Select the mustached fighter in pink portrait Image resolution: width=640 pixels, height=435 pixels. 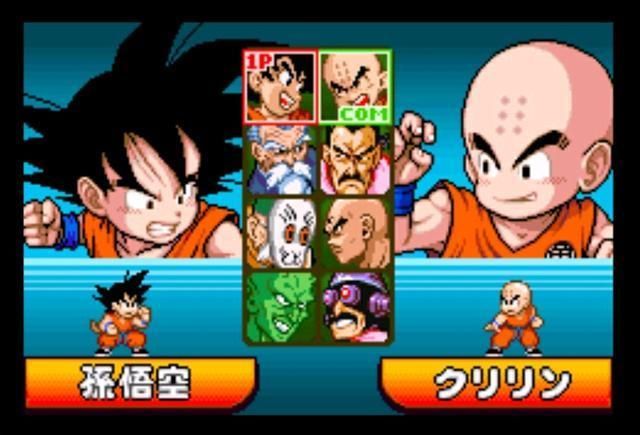tap(355, 159)
